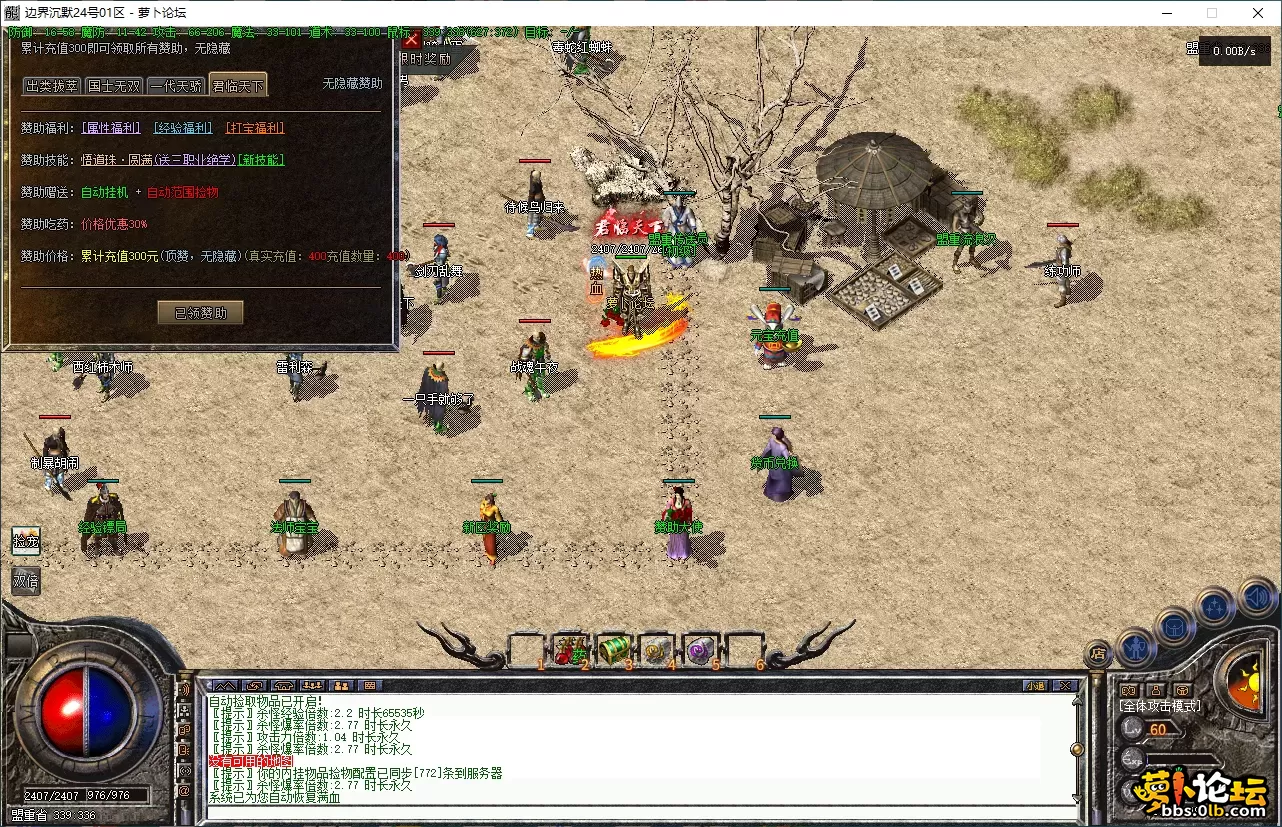Activate the 双倍 side button
The image size is (1282, 827).
coord(26,580)
